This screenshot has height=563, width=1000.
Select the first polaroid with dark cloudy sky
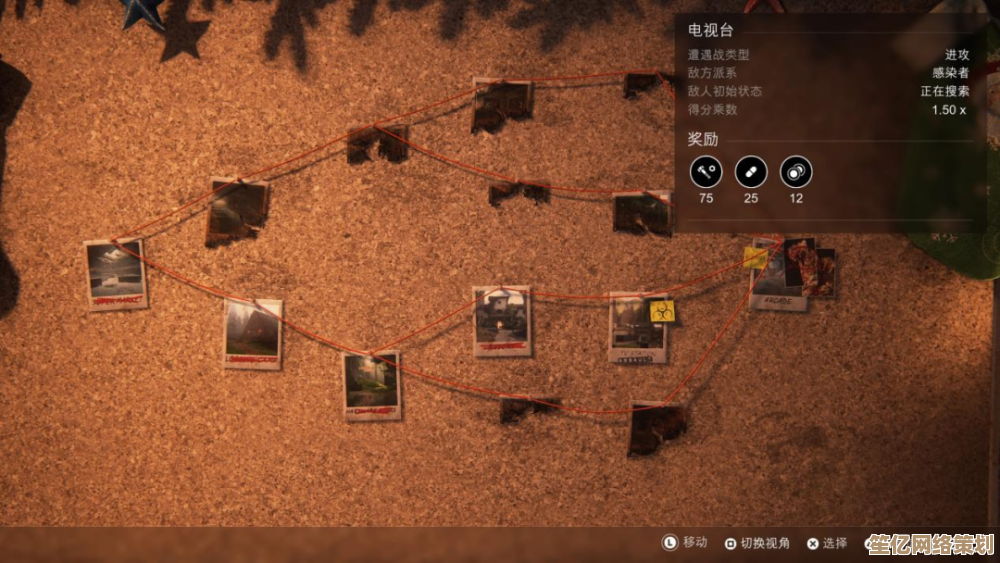pos(116,274)
